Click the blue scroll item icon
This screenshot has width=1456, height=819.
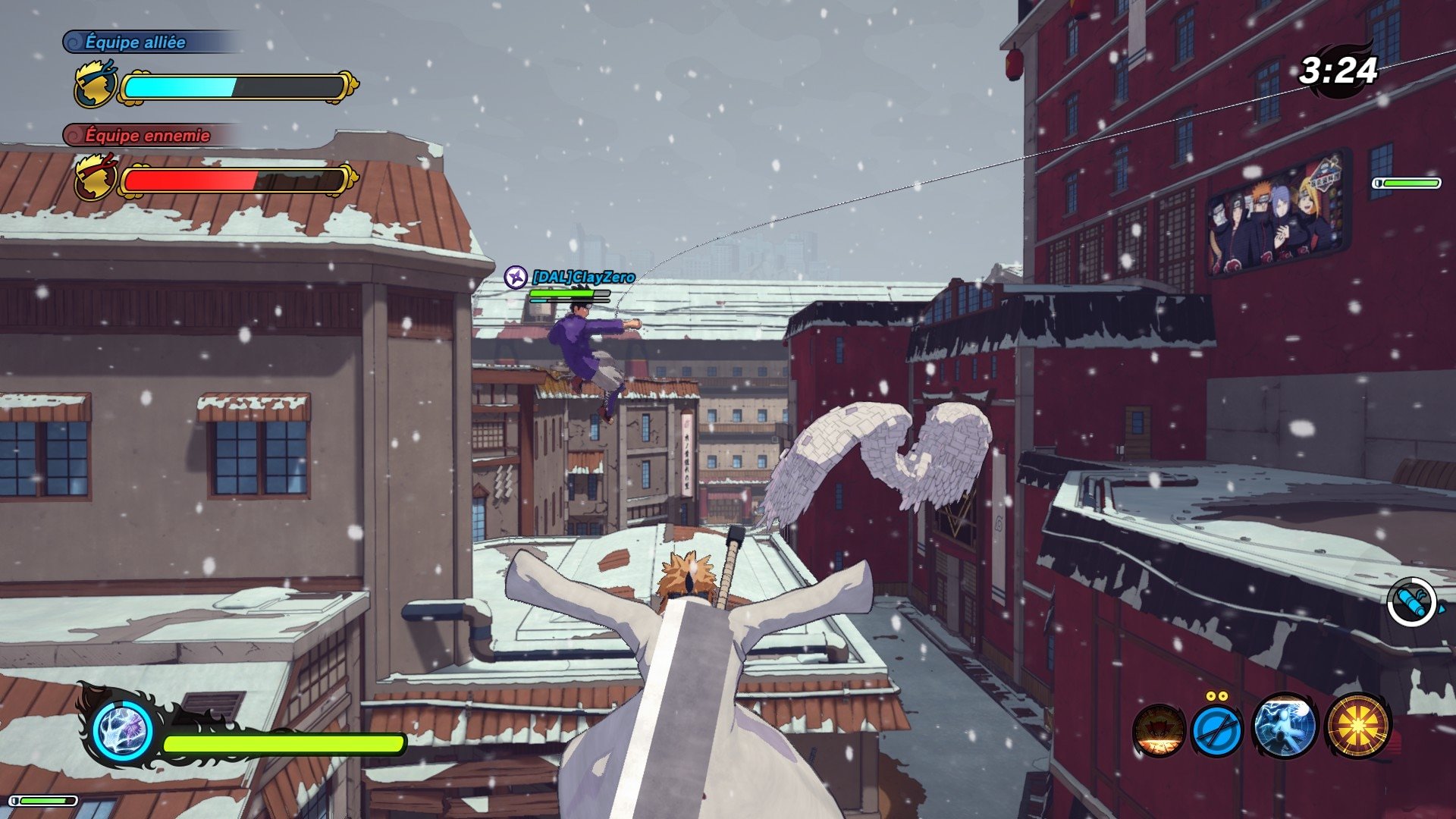(x=1412, y=603)
